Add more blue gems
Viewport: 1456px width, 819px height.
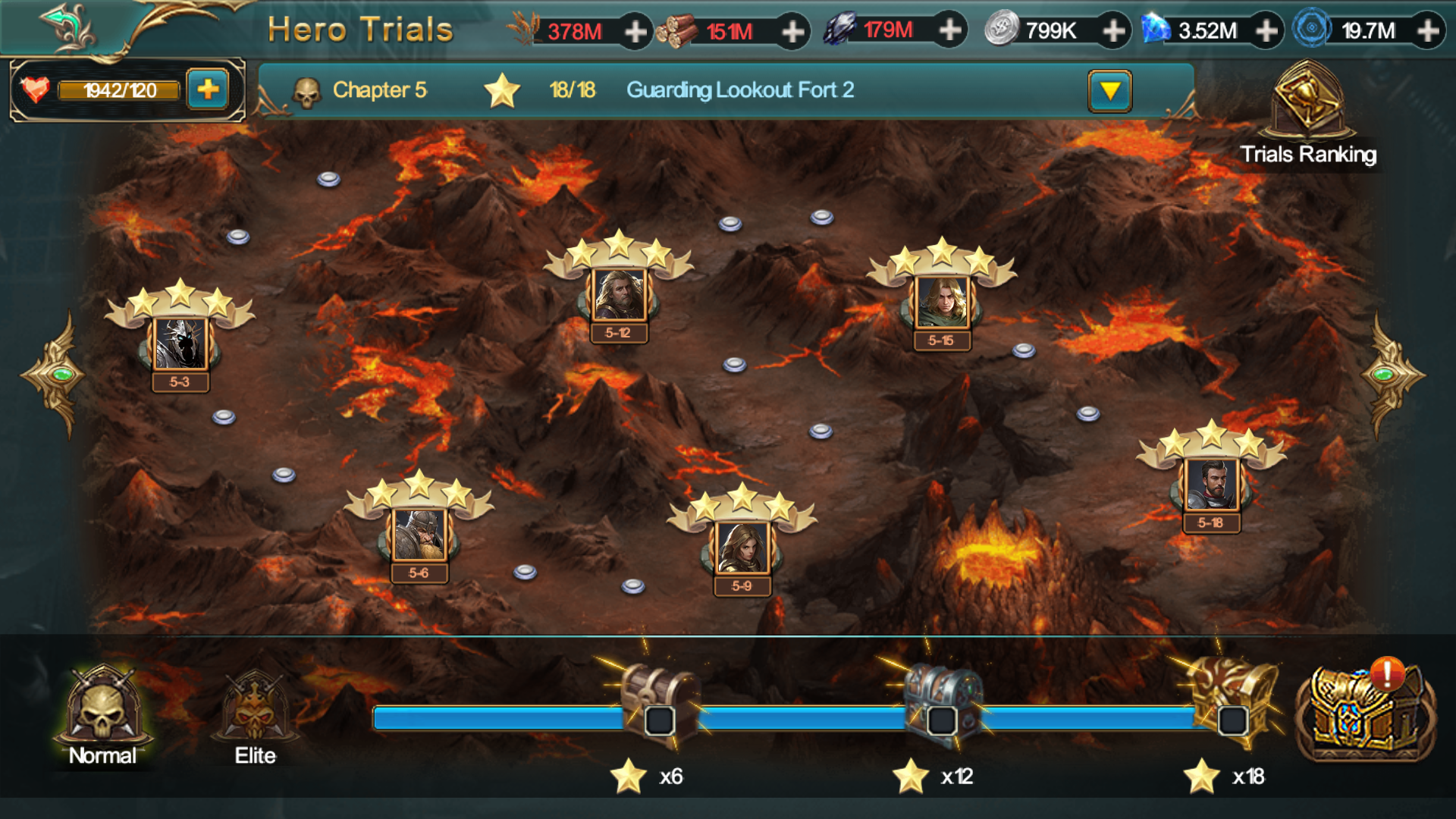point(1266,31)
